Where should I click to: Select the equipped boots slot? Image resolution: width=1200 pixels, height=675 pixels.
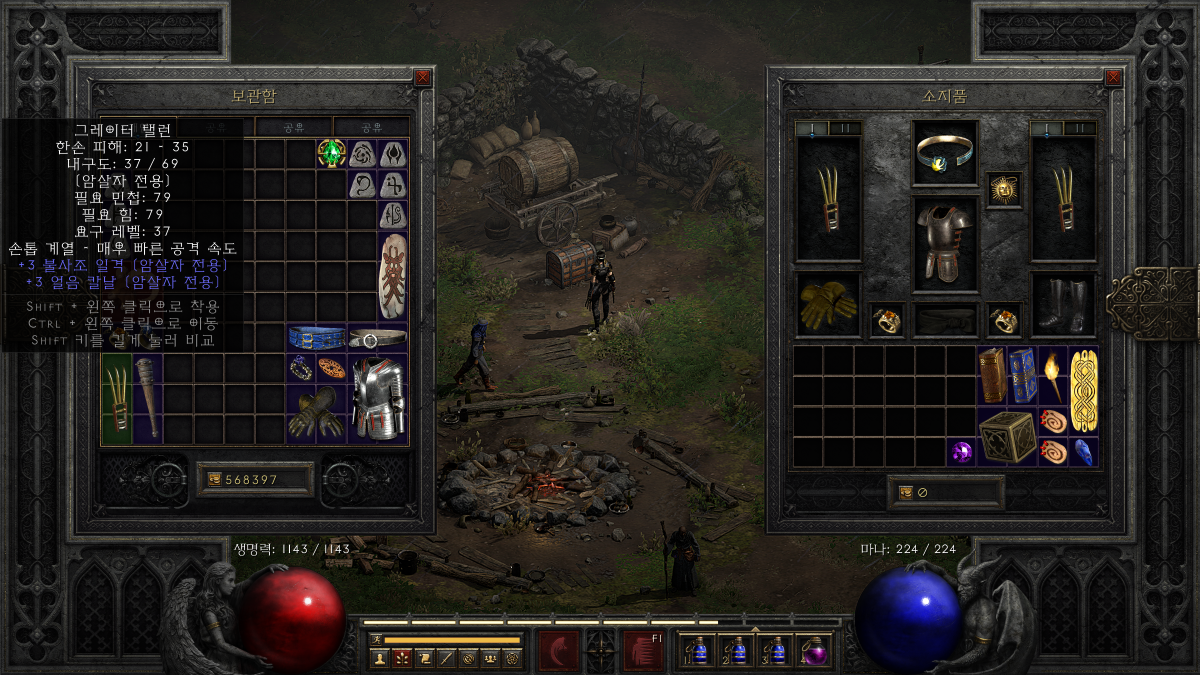tap(1064, 305)
